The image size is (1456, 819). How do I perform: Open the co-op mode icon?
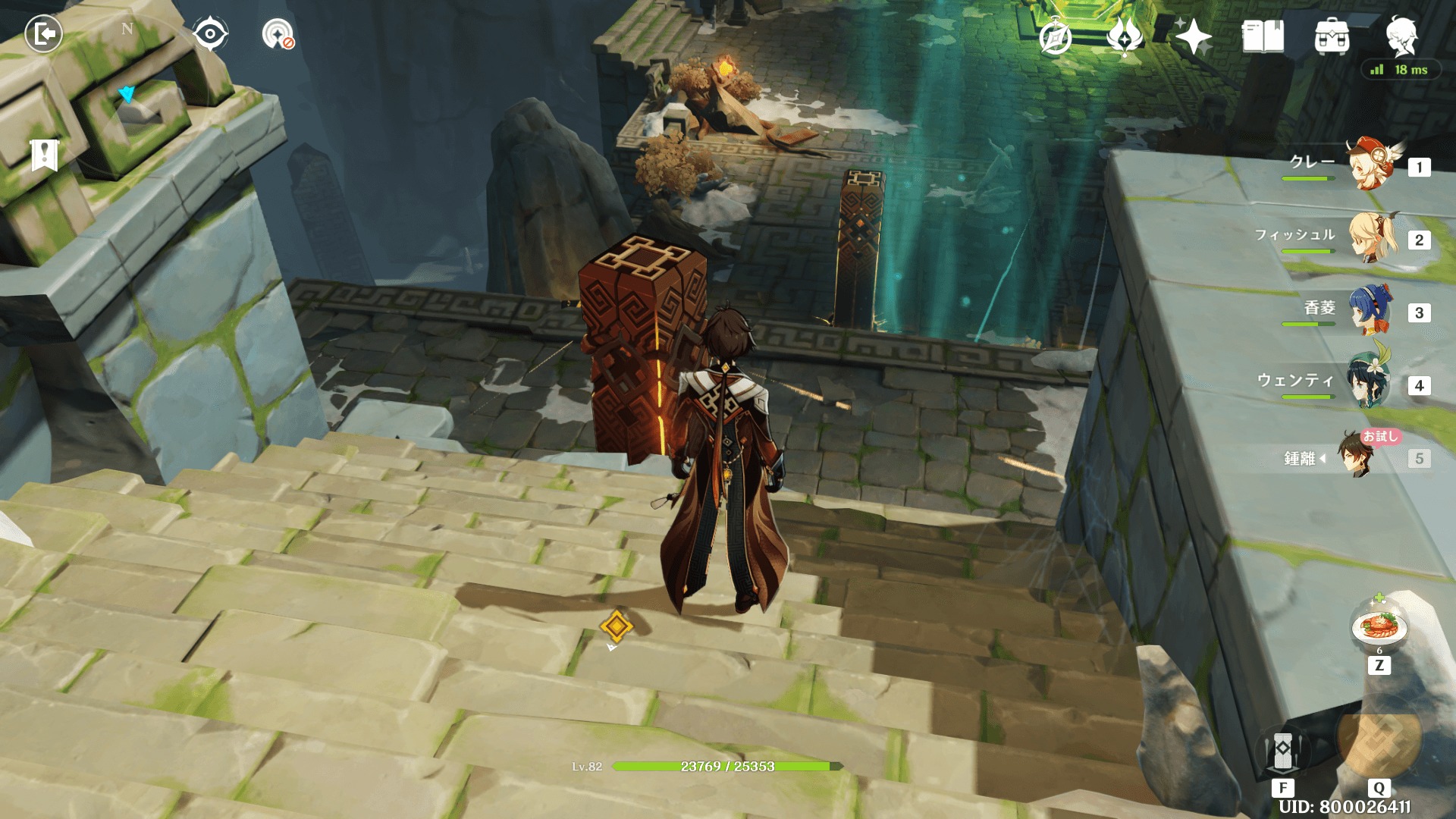(x=278, y=34)
